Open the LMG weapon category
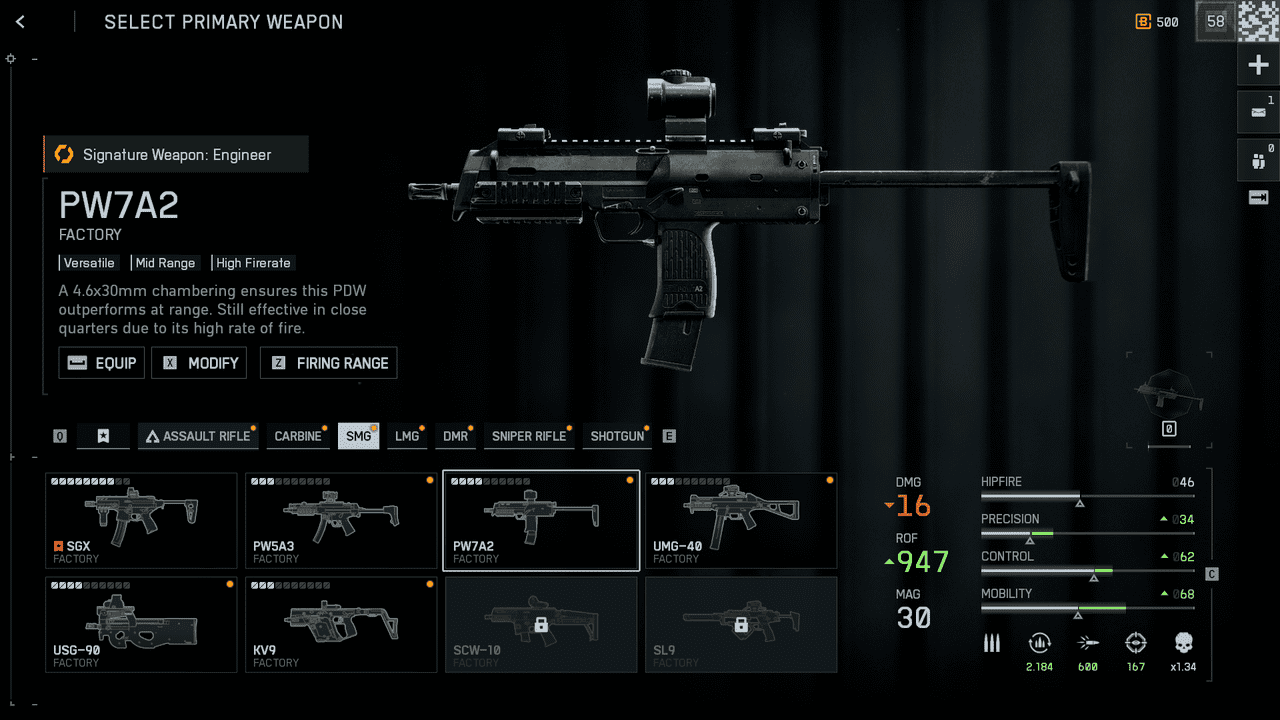 pos(407,436)
